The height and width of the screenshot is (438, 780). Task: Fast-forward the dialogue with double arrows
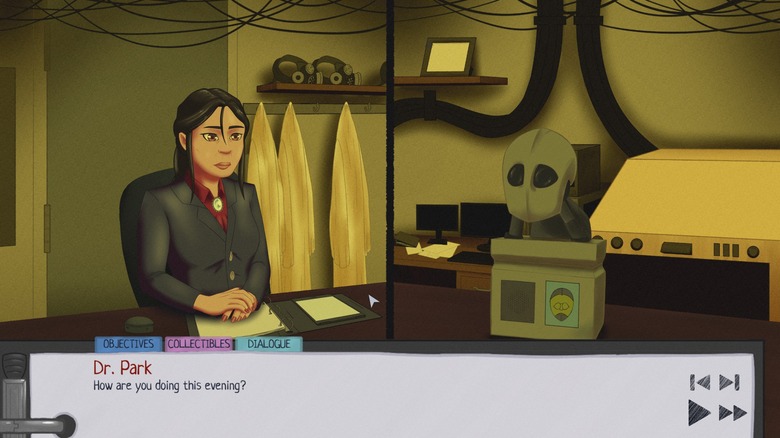click(x=733, y=412)
